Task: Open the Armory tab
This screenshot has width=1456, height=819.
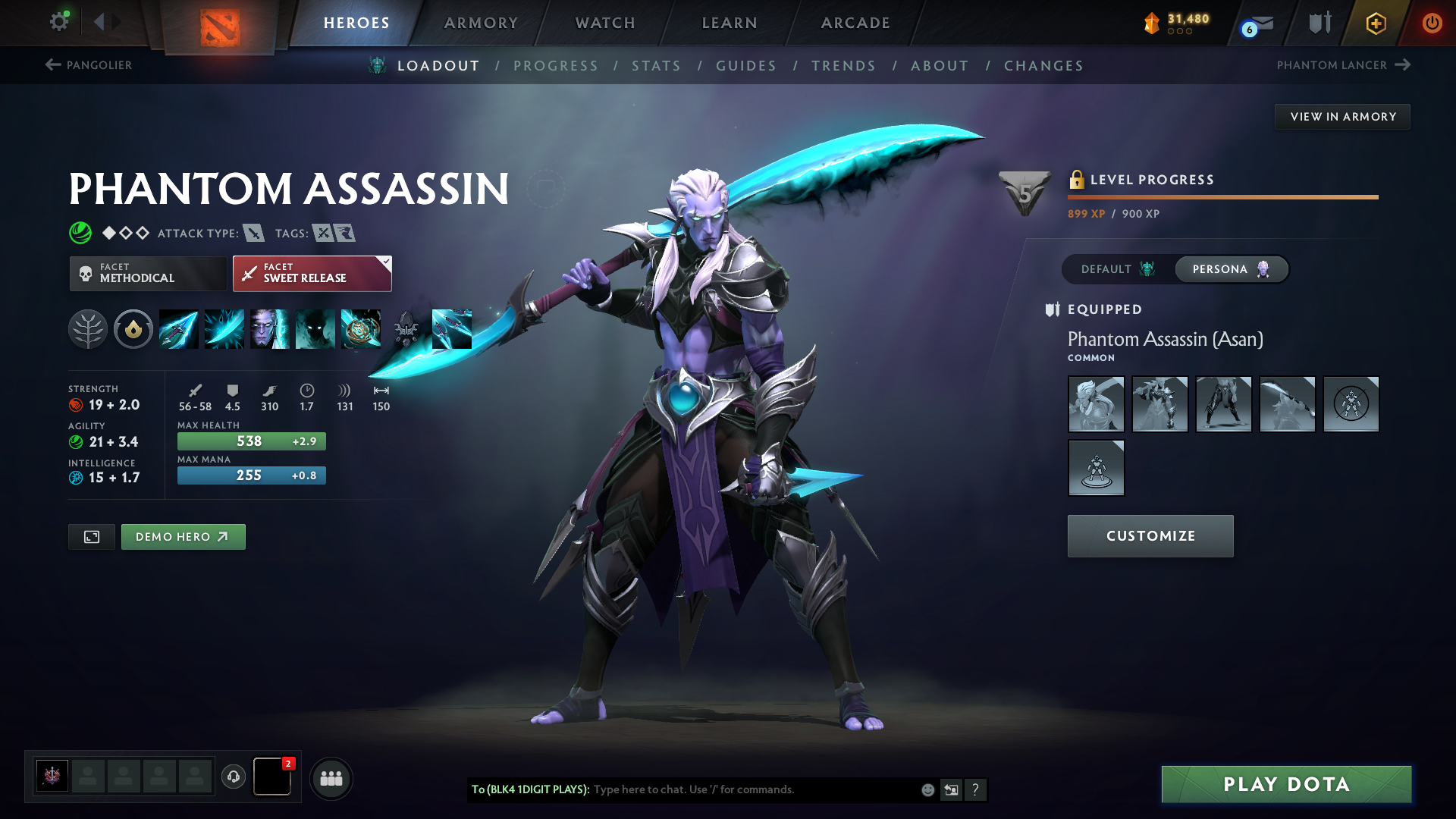Action: [481, 23]
